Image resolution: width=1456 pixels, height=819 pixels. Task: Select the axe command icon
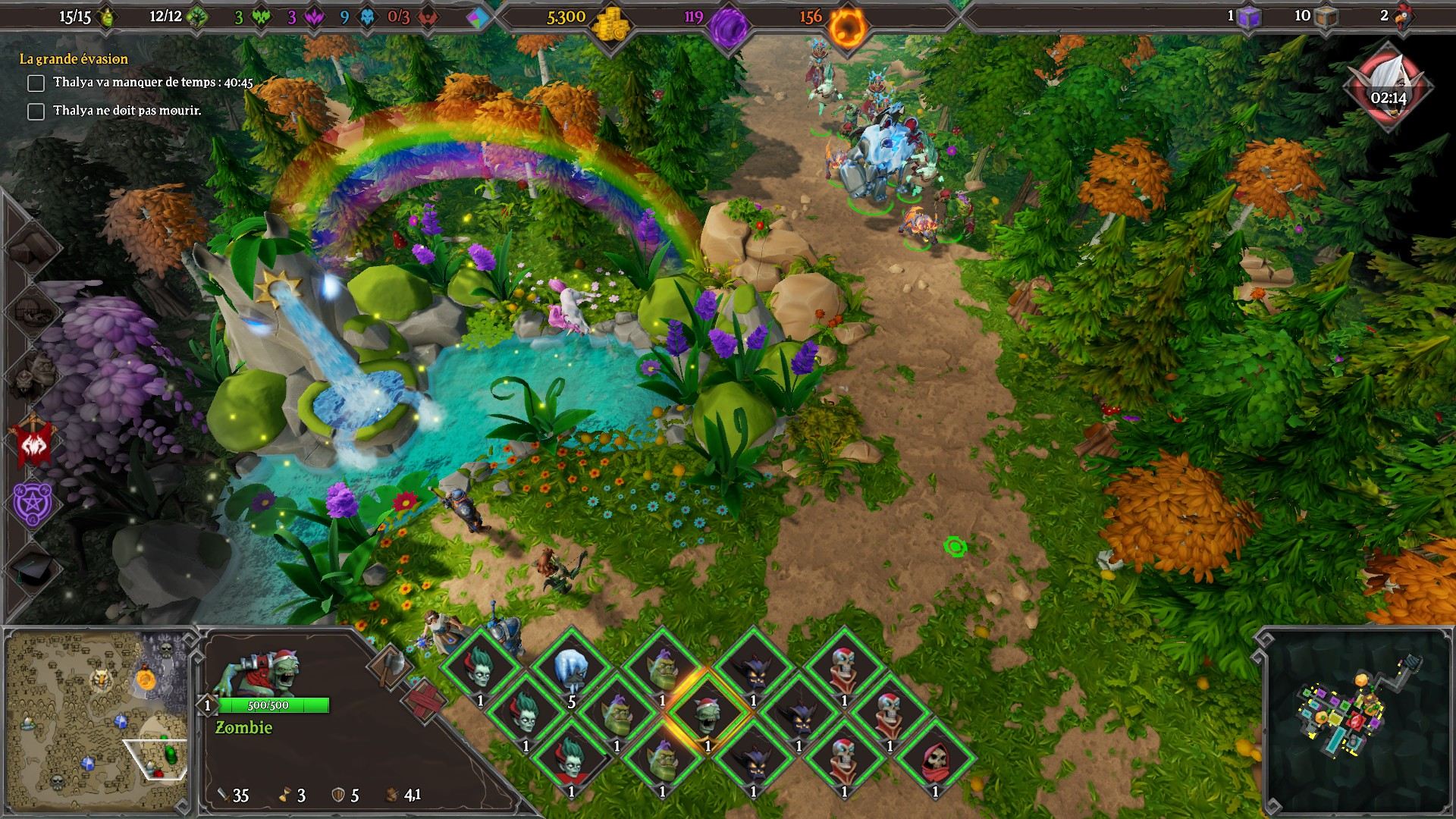click(389, 667)
